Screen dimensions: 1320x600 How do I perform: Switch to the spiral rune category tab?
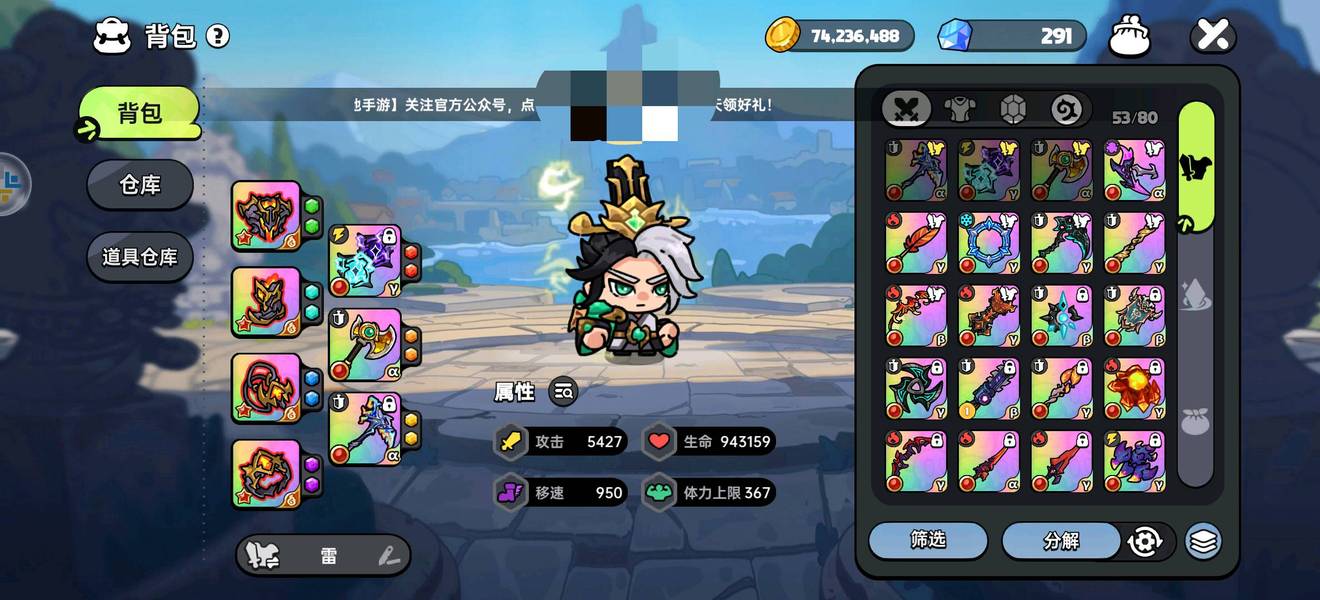click(1066, 109)
